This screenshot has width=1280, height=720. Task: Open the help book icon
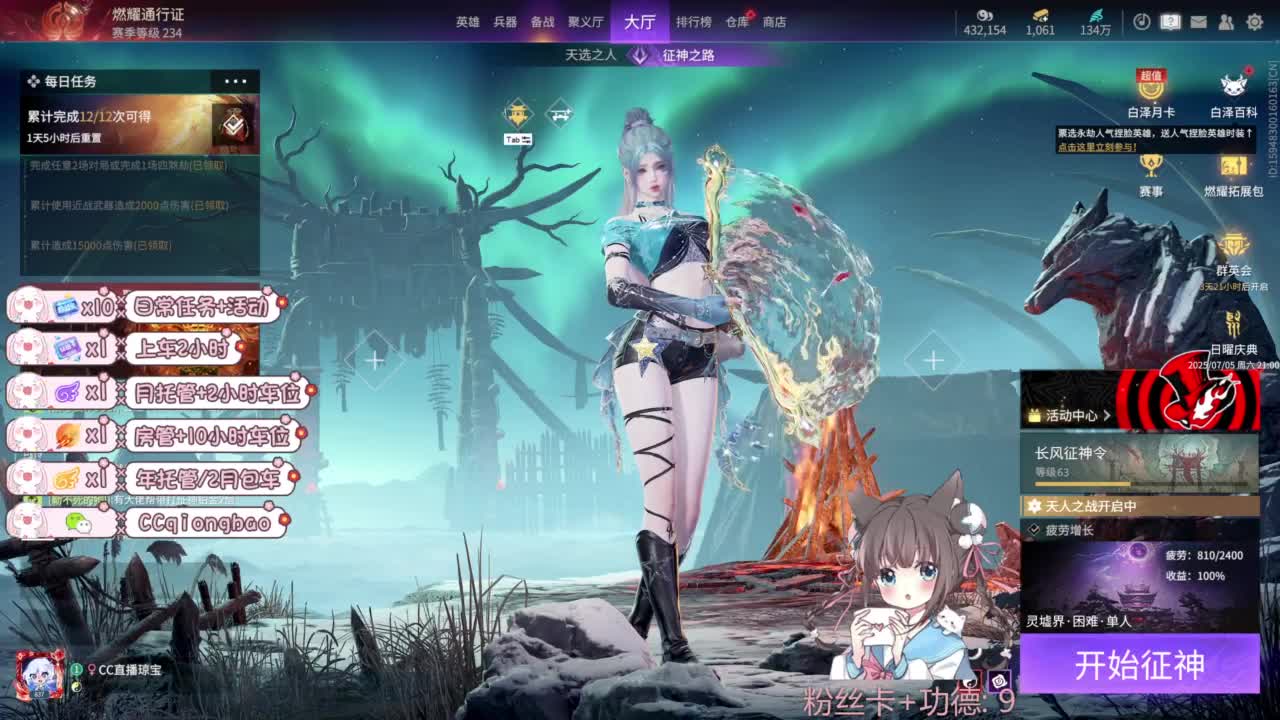coord(1170,21)
